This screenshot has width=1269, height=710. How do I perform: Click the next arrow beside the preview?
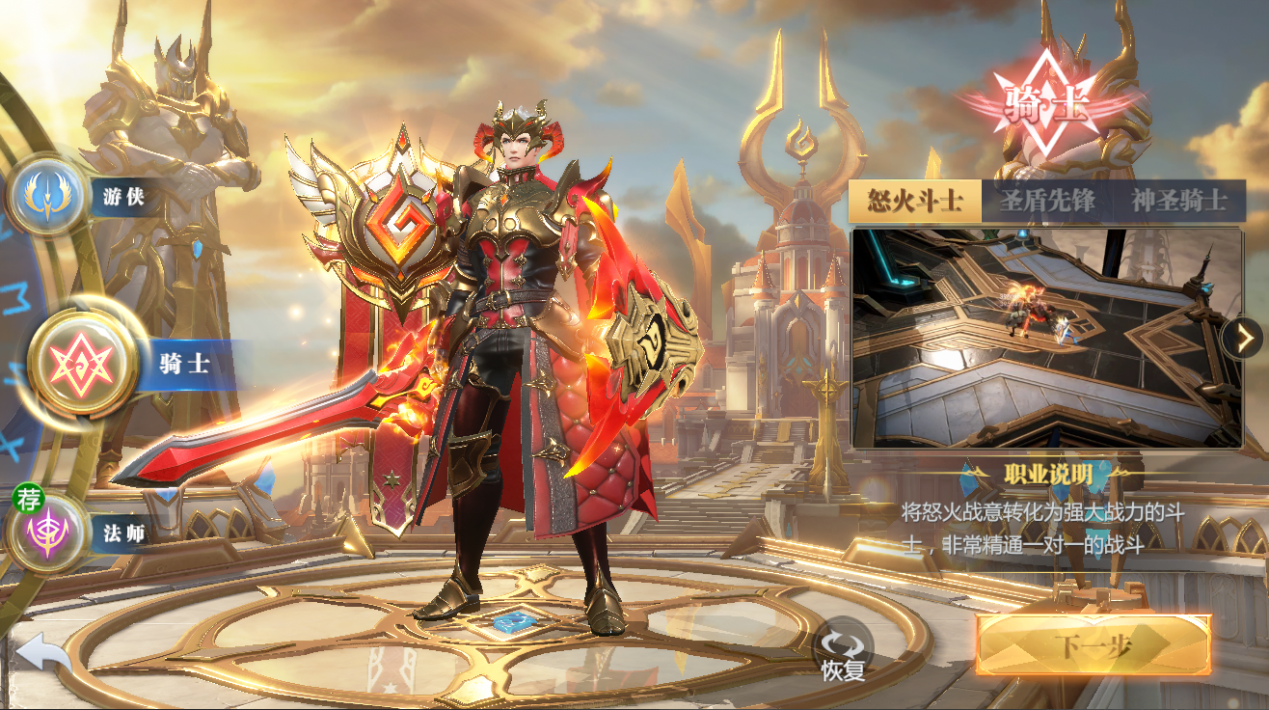(1245, 340)
